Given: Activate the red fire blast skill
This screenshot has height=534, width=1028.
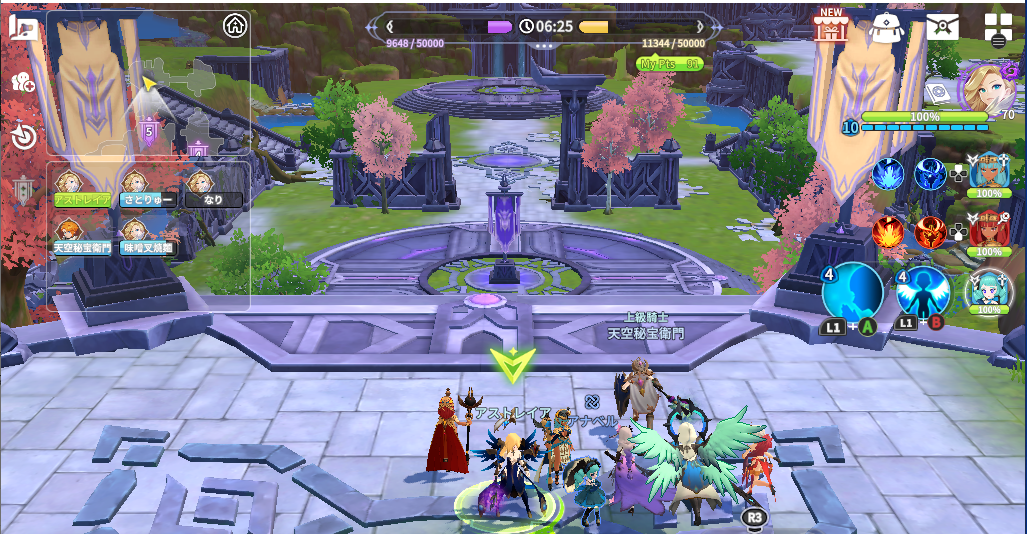Looking at the screenshot, I should 888,232.
